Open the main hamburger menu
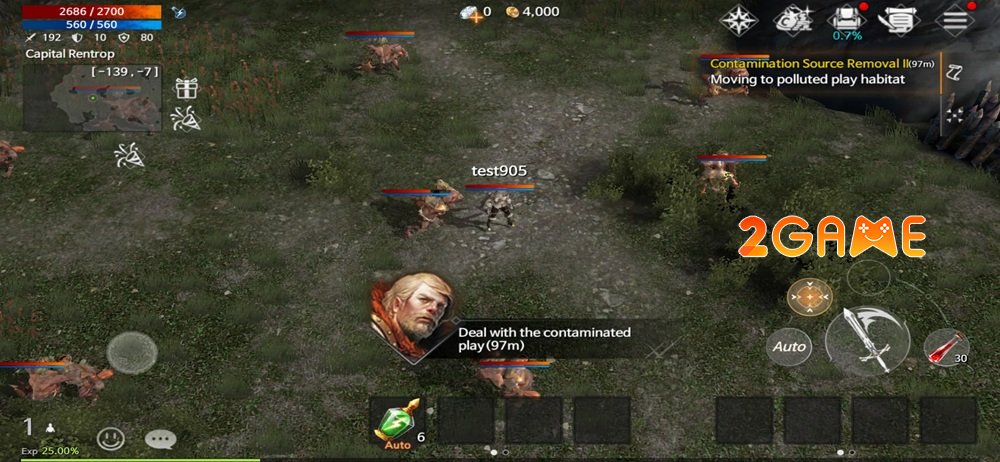The image size is (1000, 462). point(957,19)
